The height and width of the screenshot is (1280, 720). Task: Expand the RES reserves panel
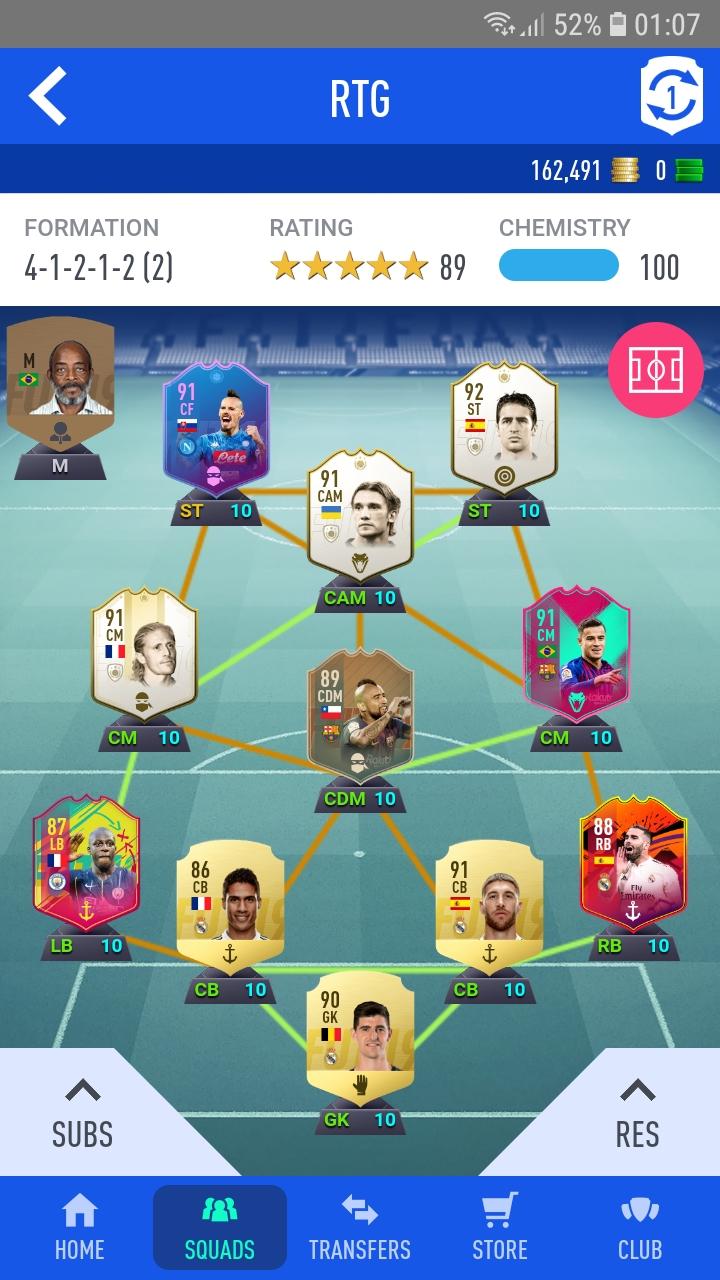click(637, 1113)
